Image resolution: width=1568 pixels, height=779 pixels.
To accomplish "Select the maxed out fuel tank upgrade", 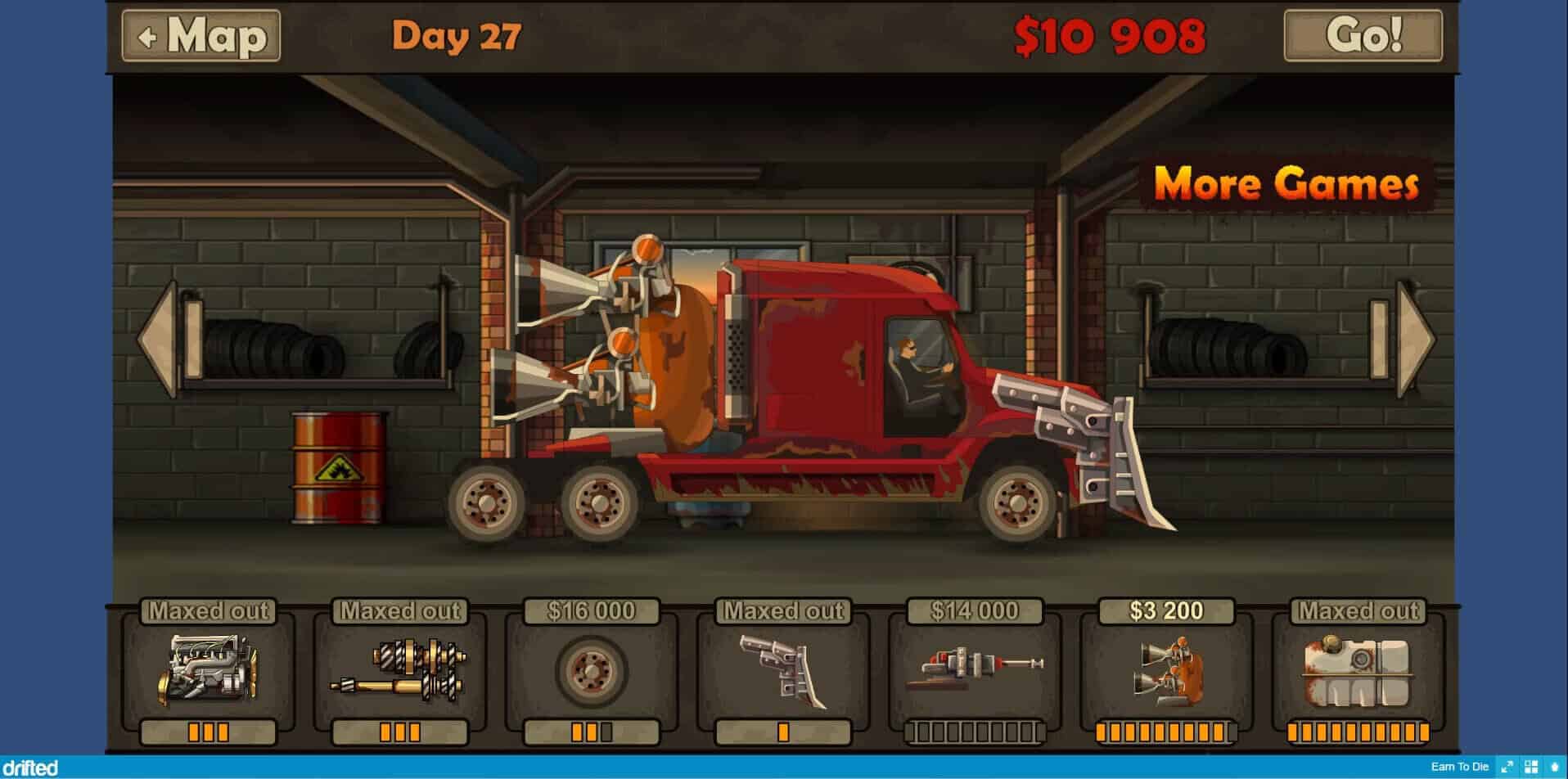I will click(x=1358, y=671).
